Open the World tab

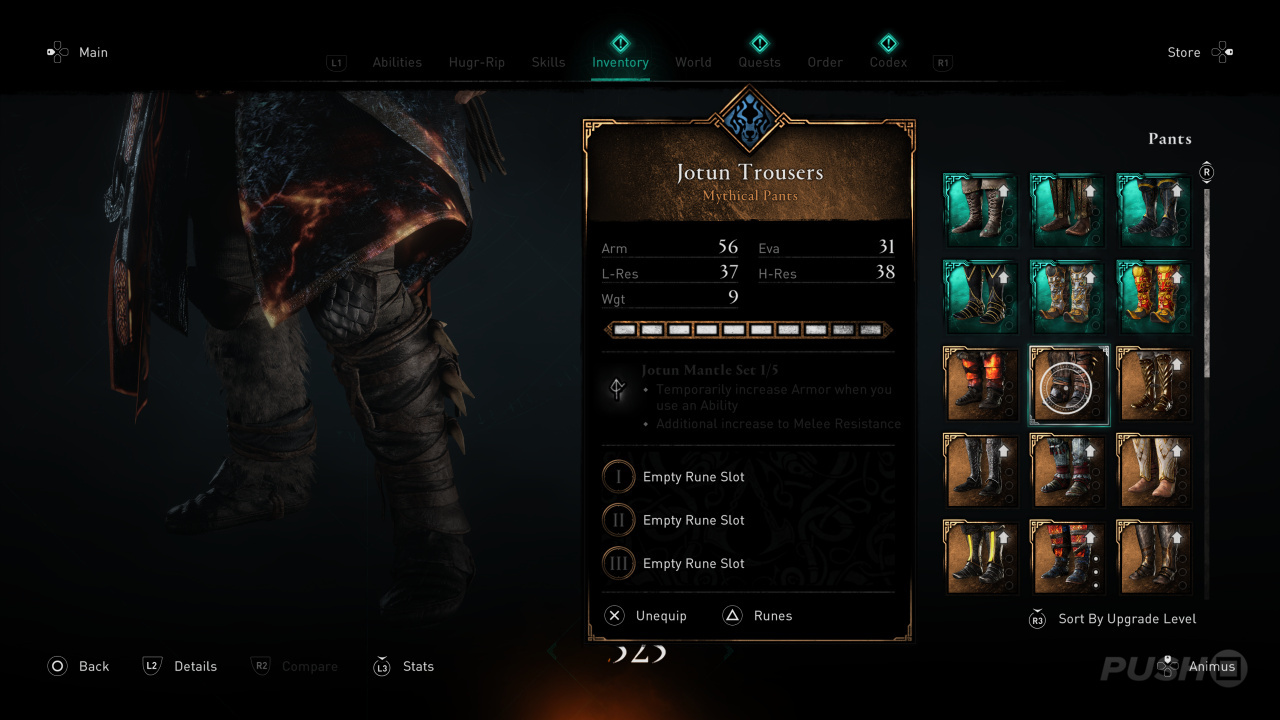[693, 62]
